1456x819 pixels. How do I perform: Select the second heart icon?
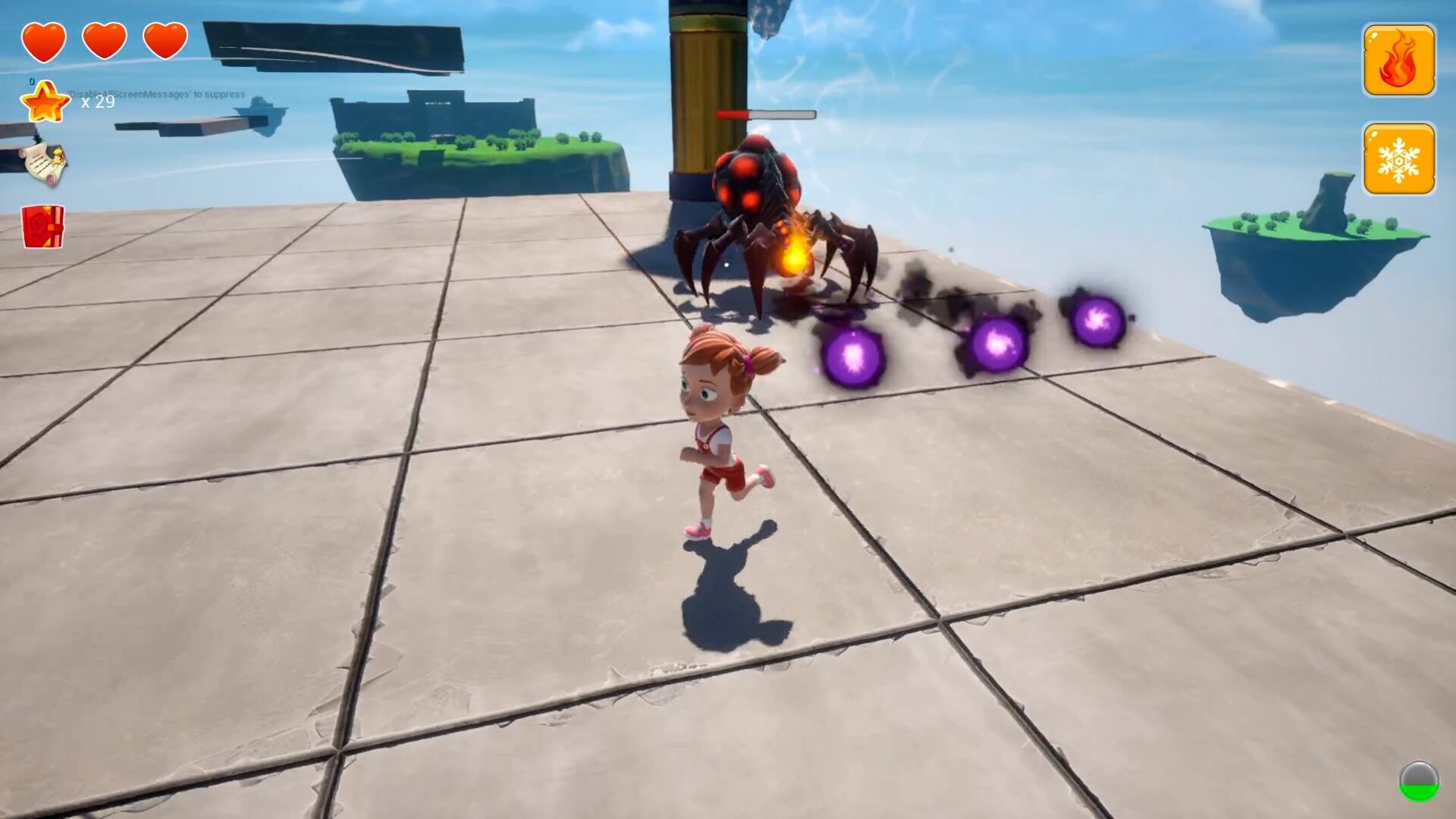click(102, 39)
